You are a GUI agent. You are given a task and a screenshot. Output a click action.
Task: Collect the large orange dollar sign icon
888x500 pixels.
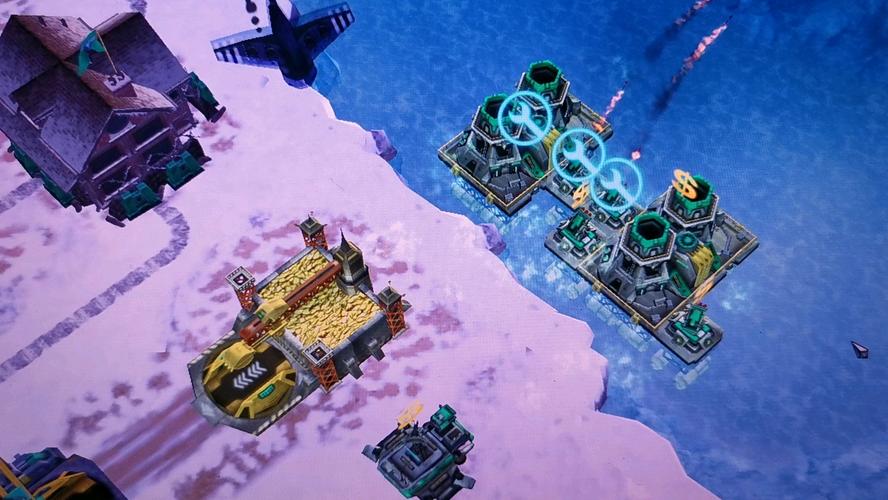685,182
